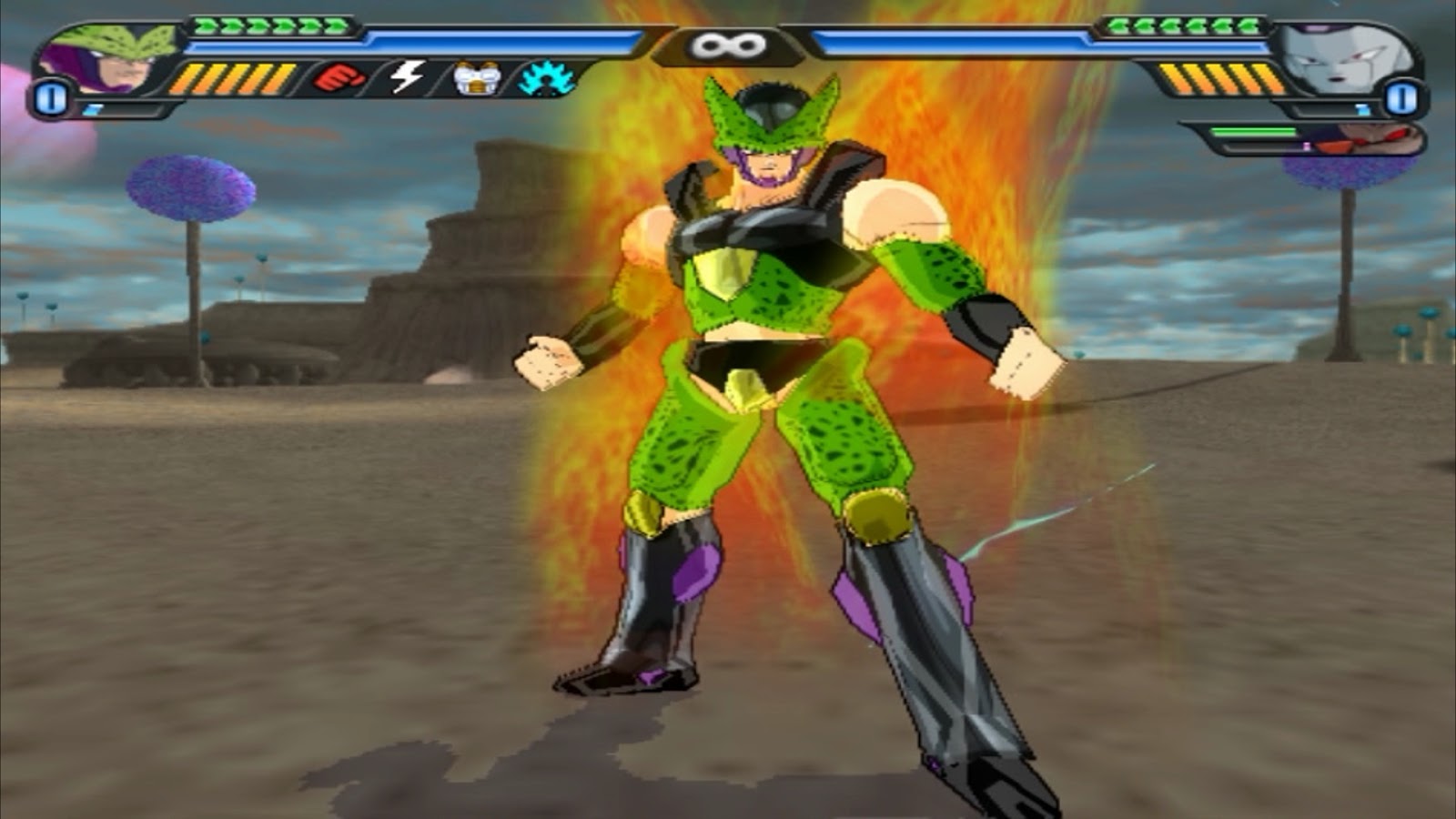Toggle the blue capsule indicator beside Cell's portrait

(x=50, y=96)
